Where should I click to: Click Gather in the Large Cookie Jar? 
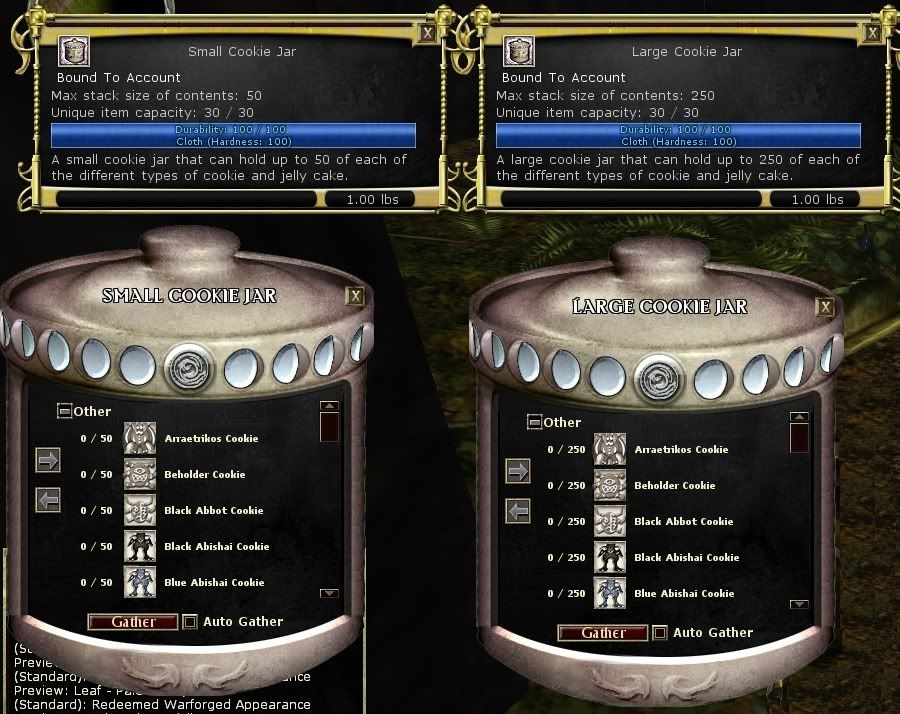pyautogui.click(x=603, y=633)
